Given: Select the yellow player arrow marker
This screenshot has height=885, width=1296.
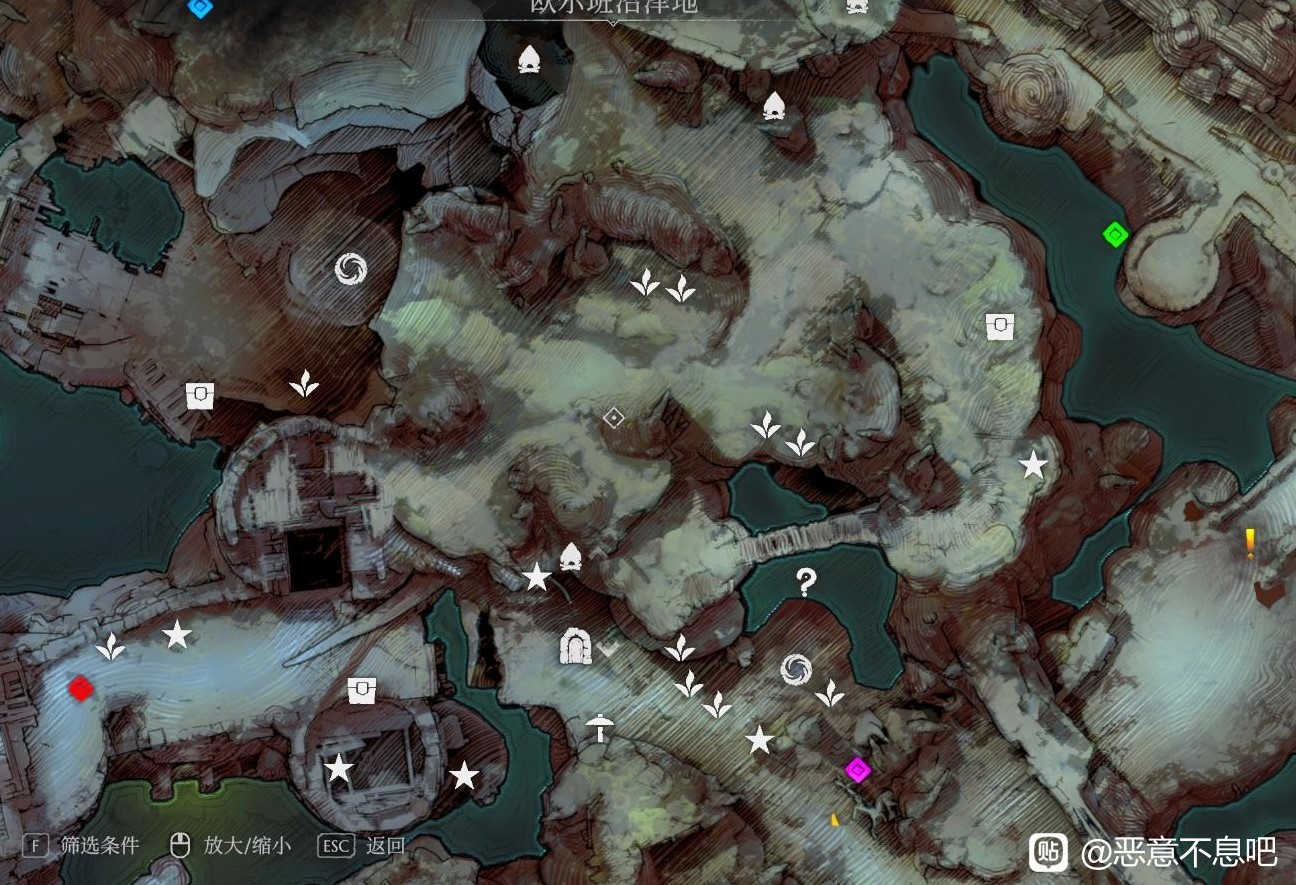Looking at the screenshot, I should (835, 820).
